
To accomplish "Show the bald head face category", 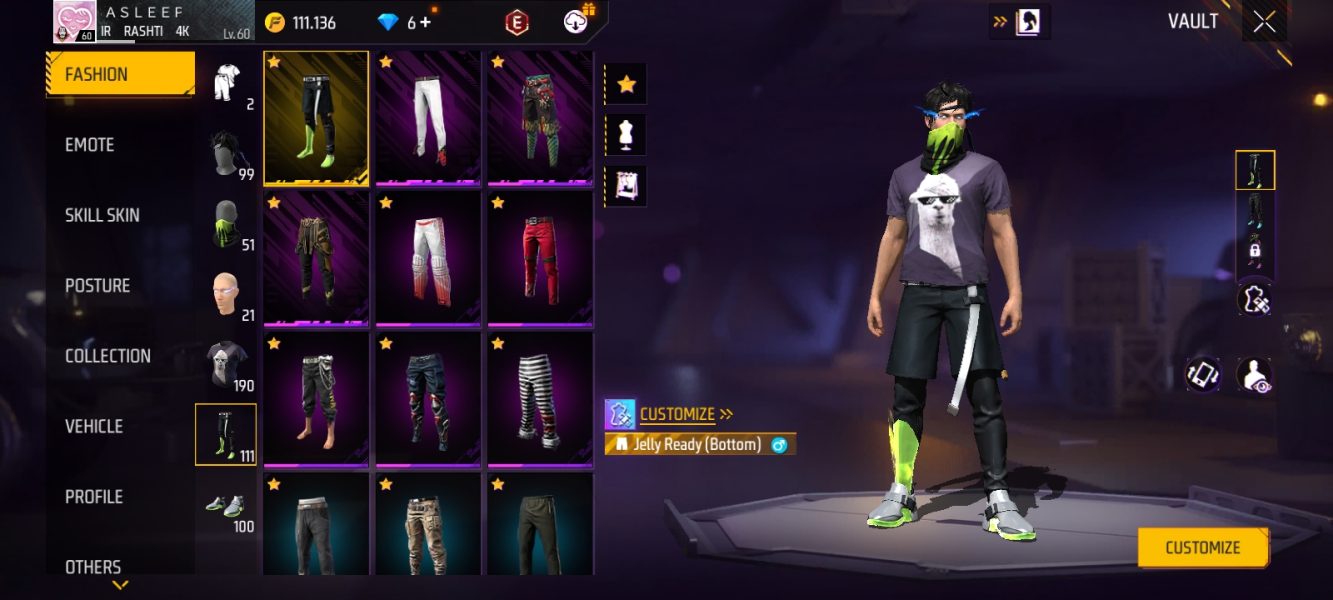I will [225, 294].
